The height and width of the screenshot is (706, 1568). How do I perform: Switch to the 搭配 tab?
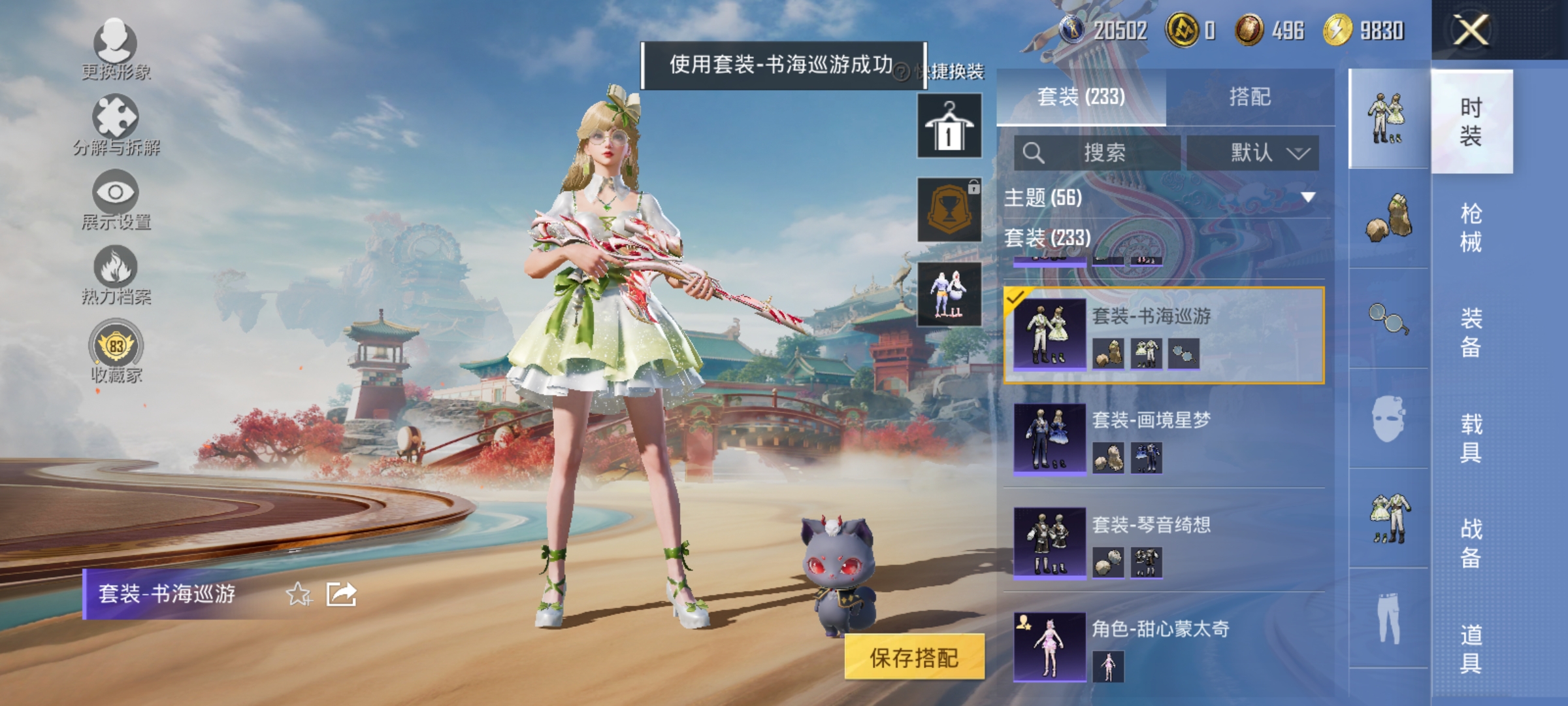pos(1249,96)
